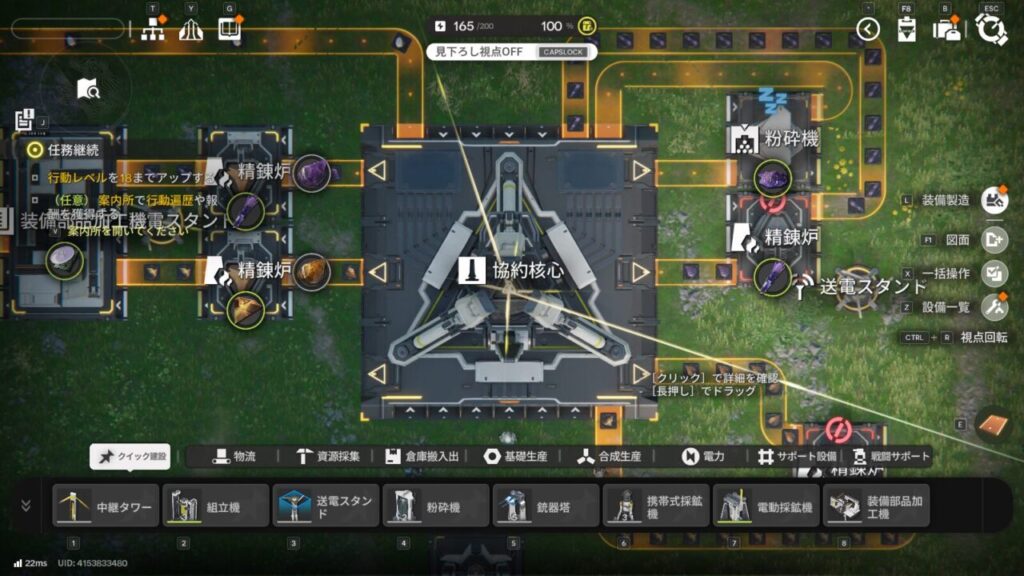Open the 合成生産 category tab
1024x576 pixels.
click(x=610, y=456)
